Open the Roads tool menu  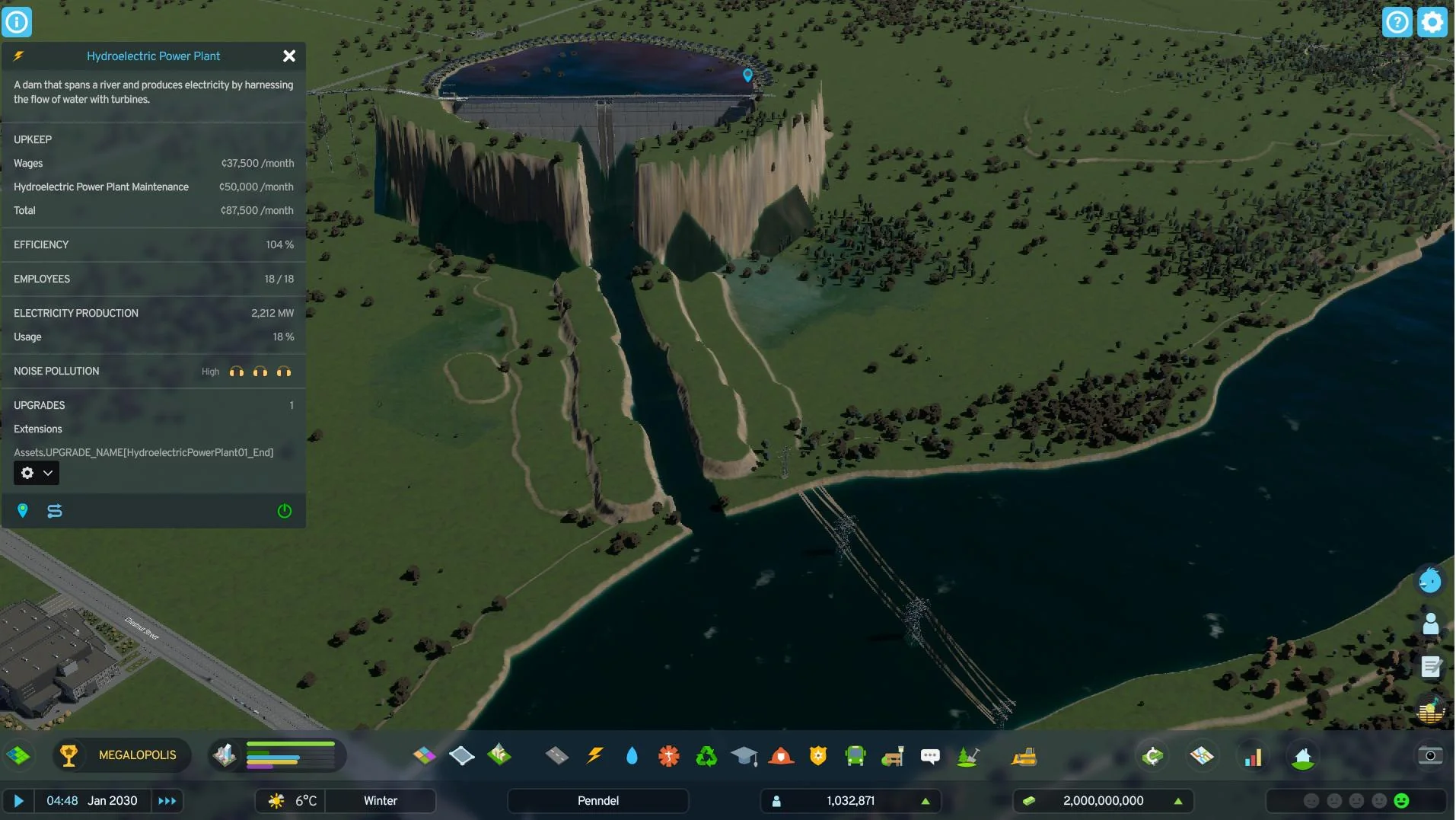557,756
